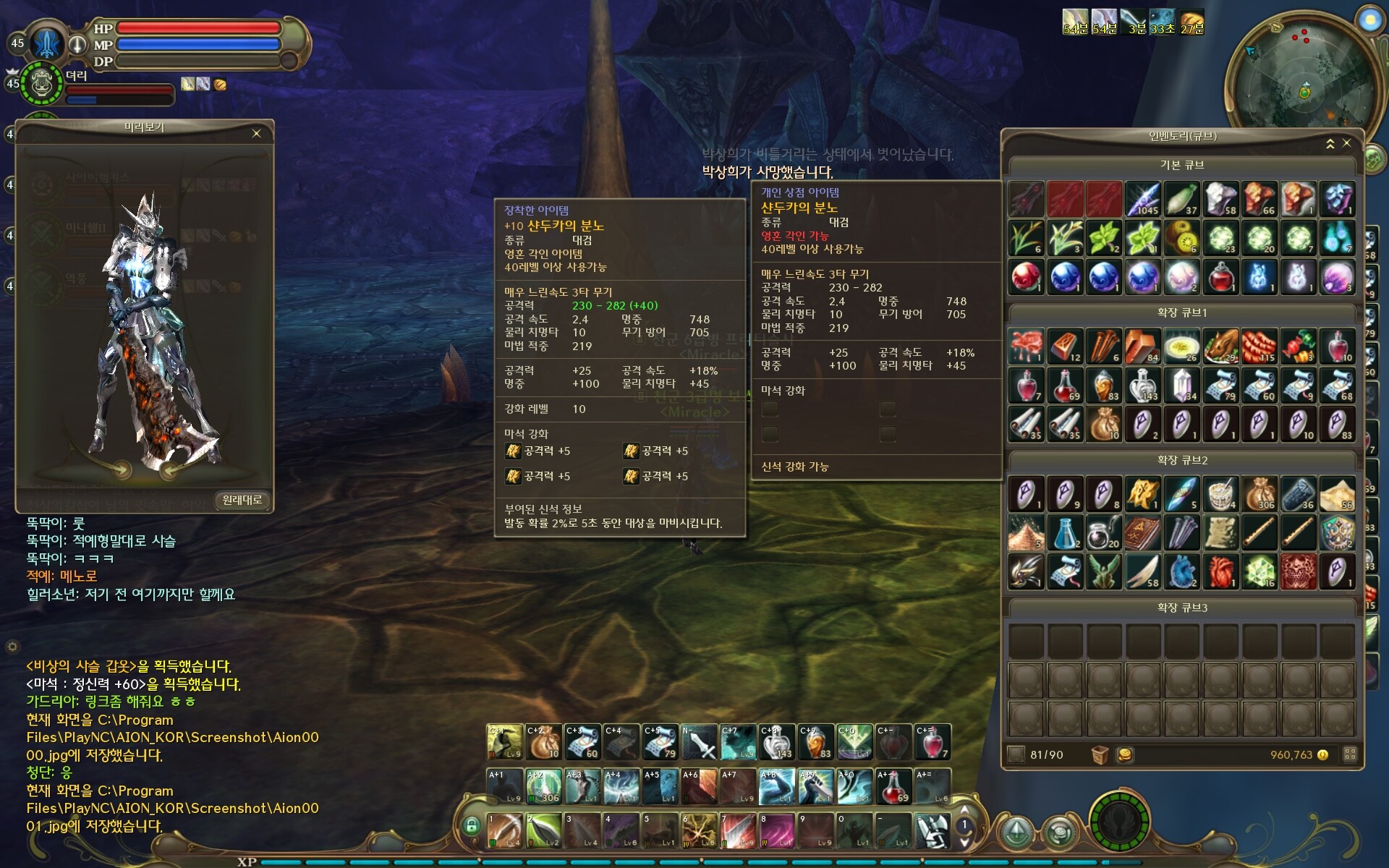Image resolution: width=1389 pixels, height=868 pixels.
Task: Pick the roast pig dish stack of 29
Action: pos(1220,346)
